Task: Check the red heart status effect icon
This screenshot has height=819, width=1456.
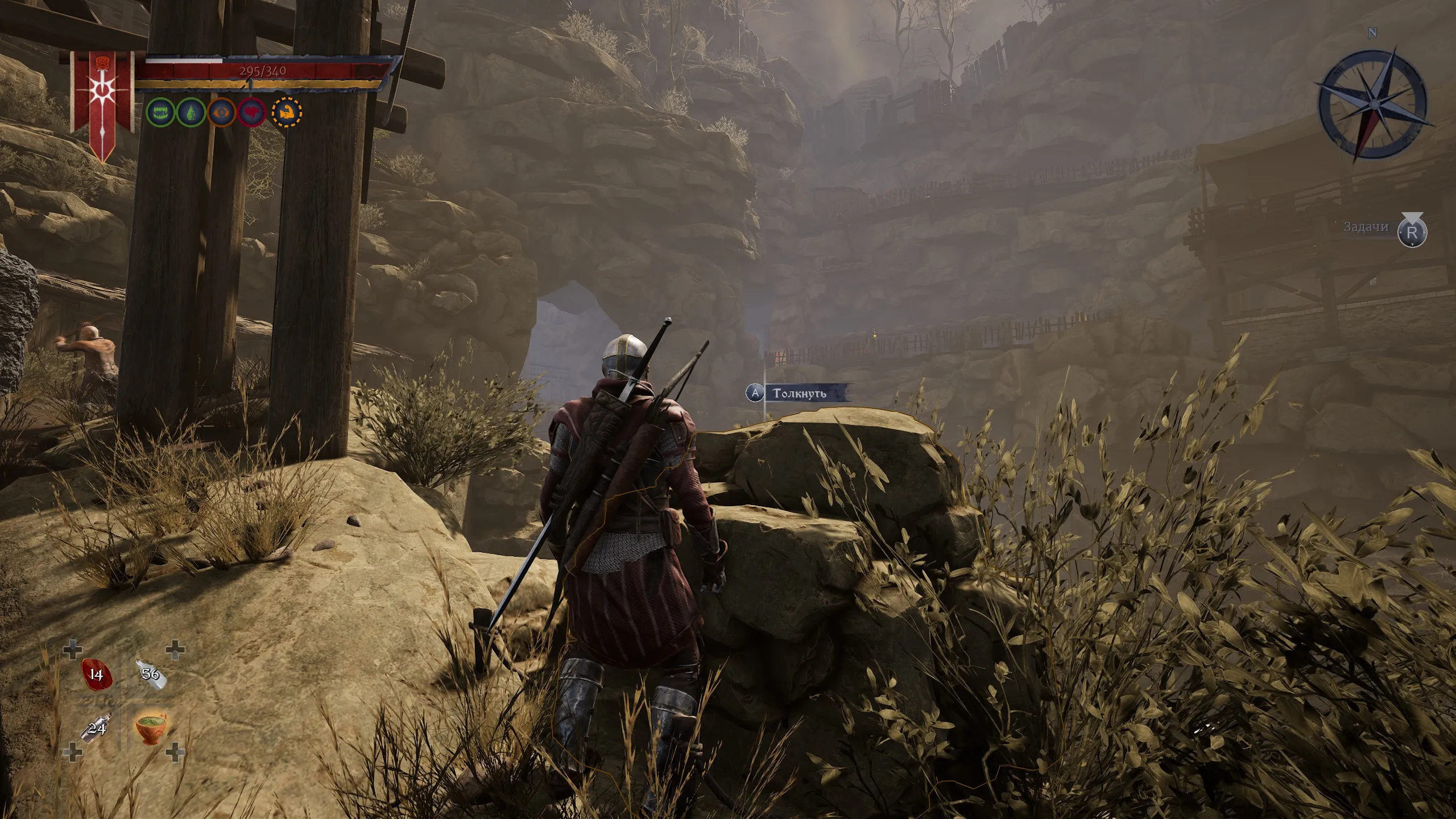Action: coord(251,113)
